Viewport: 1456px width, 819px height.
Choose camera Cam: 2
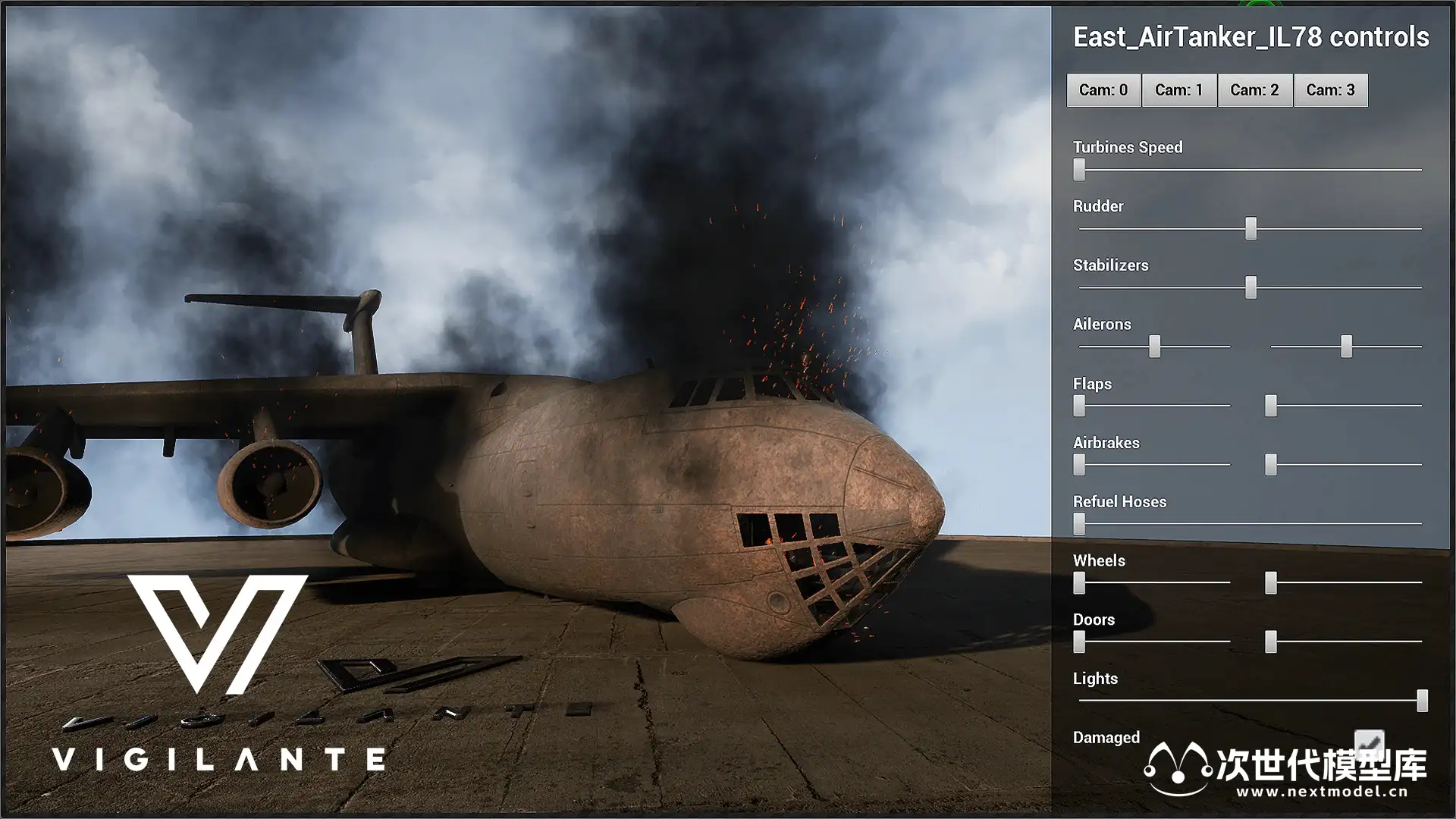point(1254,90)
